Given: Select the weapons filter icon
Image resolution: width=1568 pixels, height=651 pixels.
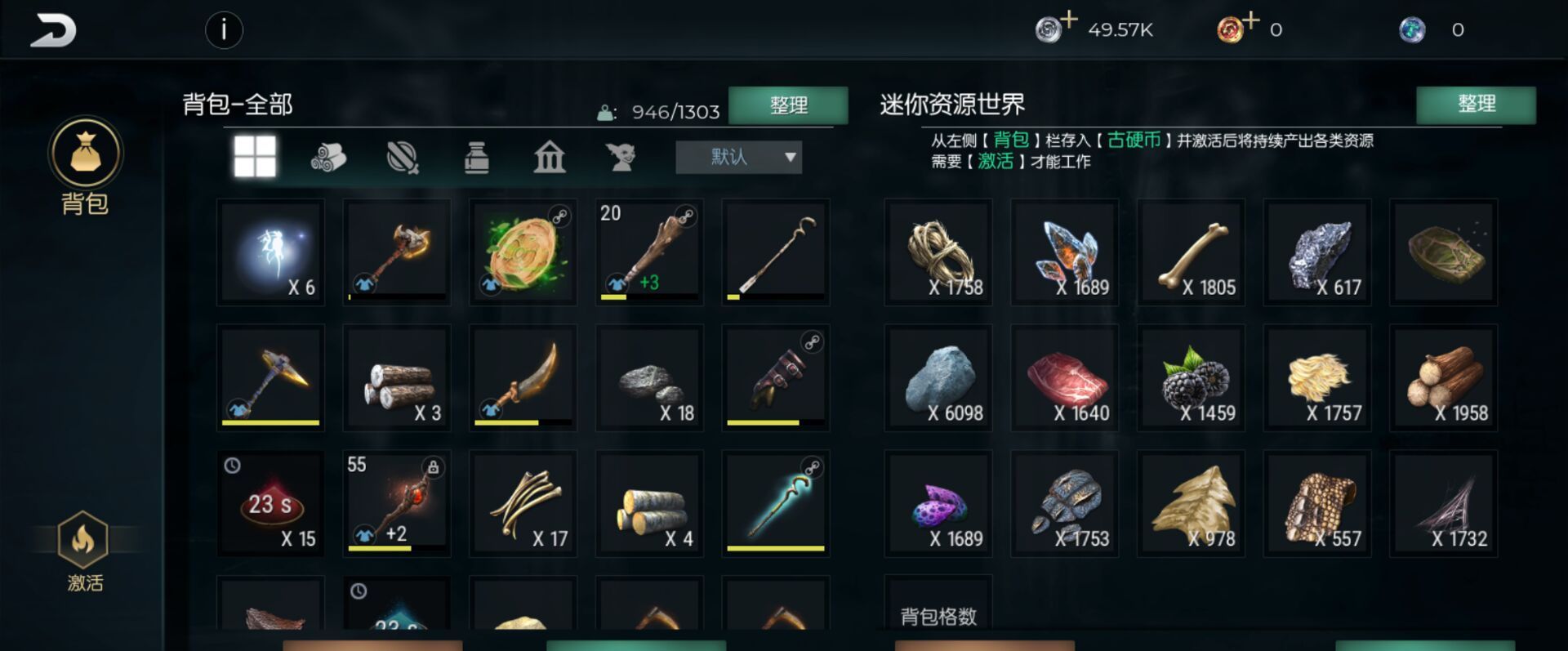Looking at the screenshot, I should (402, 158).
